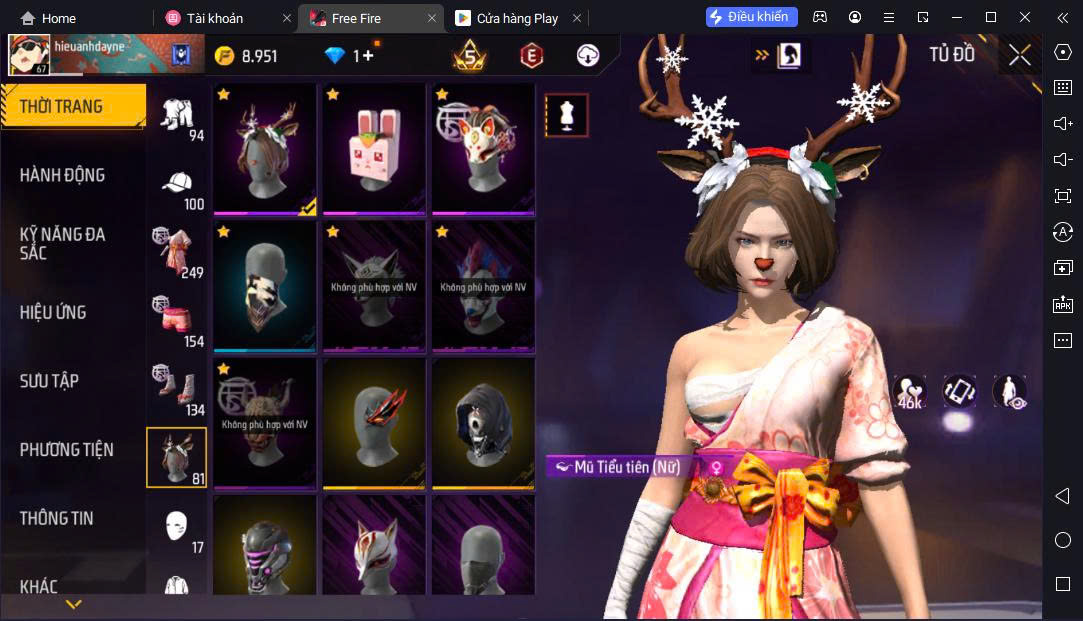Switch to the HÀNH ĐỘNG tab
Viewport: 1083px width, 621px height.
pos(62,175)
